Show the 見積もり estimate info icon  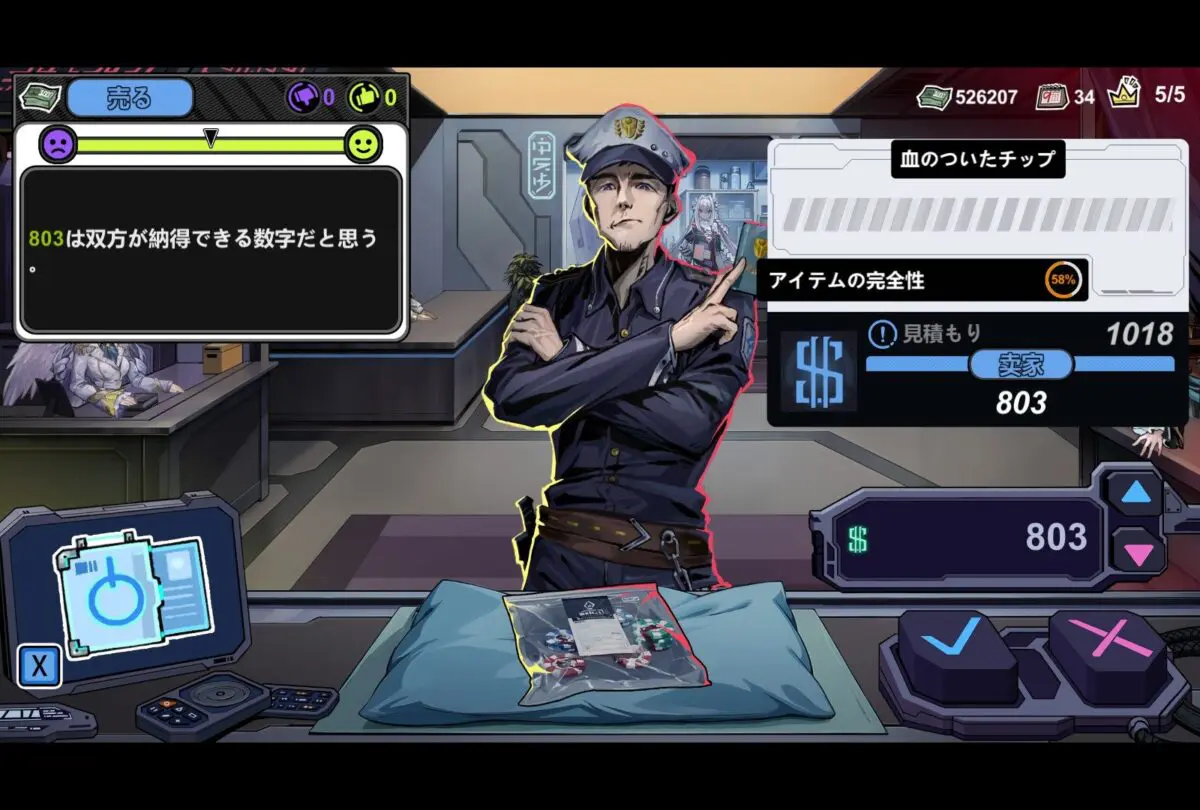(881, 334)
